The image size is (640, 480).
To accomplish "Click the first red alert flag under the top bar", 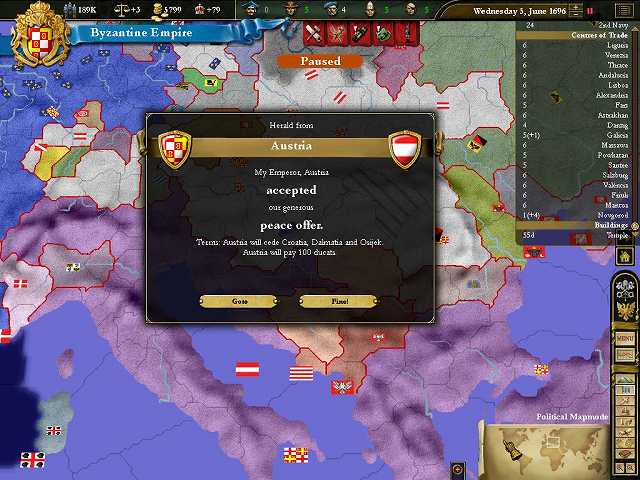I will pyautogui.click(x=313, y=34).
